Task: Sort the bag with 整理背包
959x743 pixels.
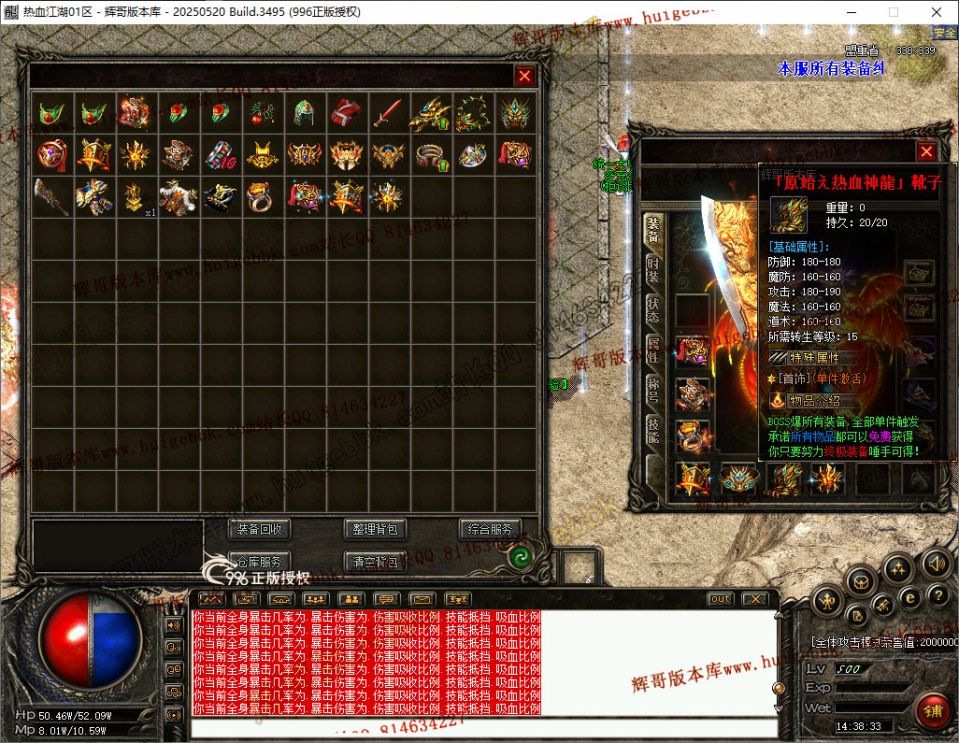Action: 375,529
